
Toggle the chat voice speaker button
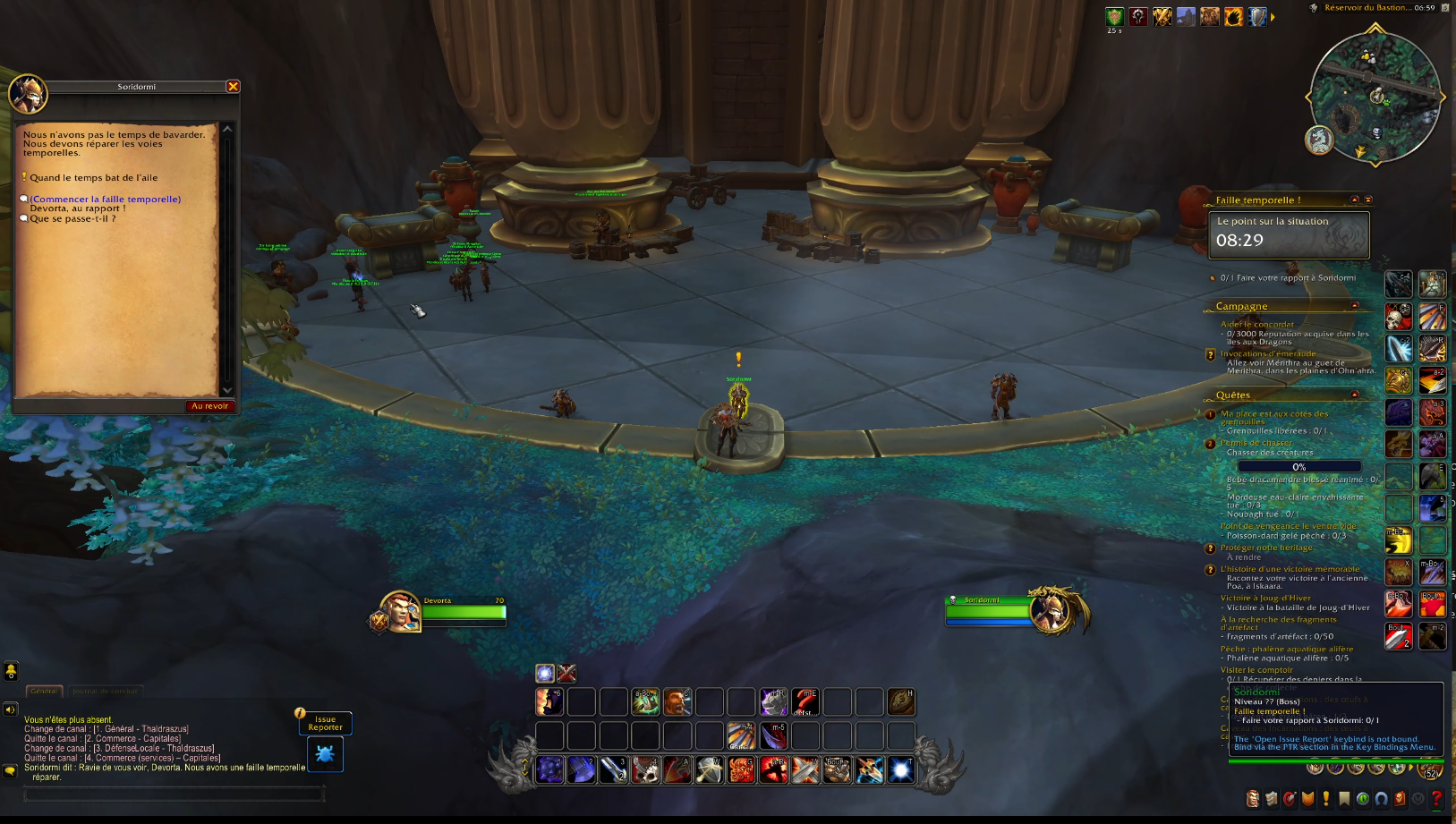coord(11,709)
